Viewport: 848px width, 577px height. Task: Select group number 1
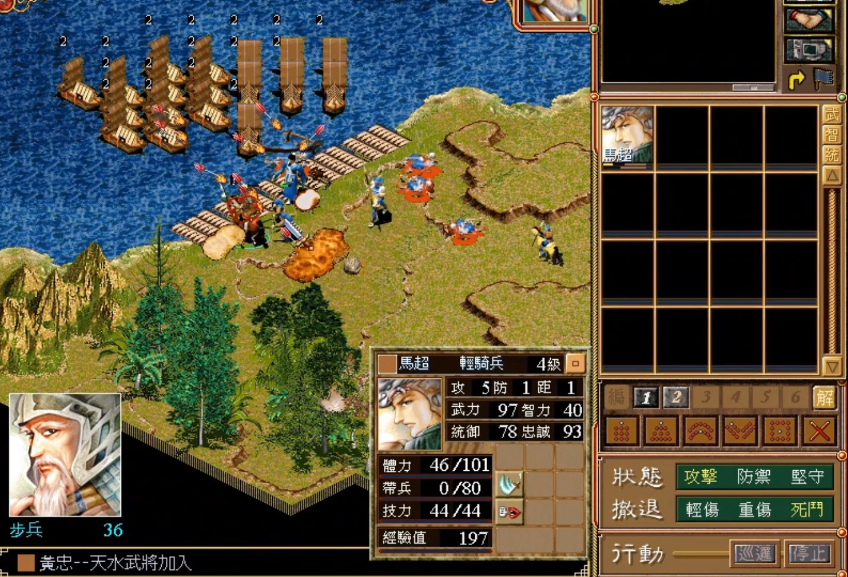pyautogui.click(x=647, y=398)
